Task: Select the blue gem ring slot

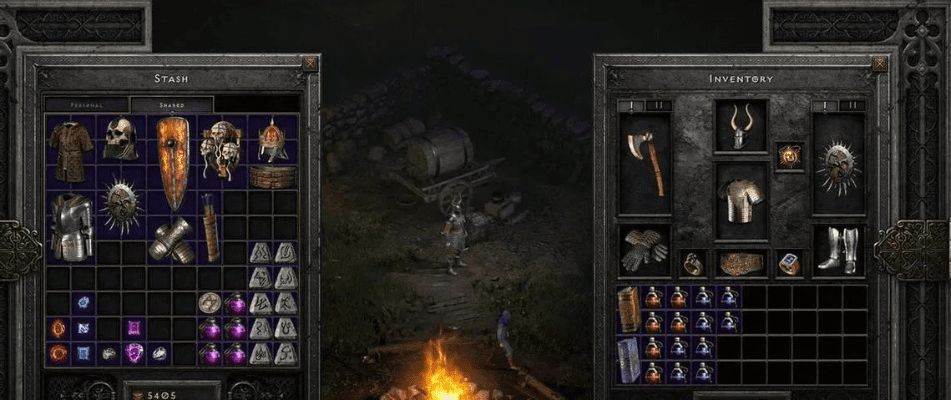Action: pyautogui.click(x=790, y=263)
